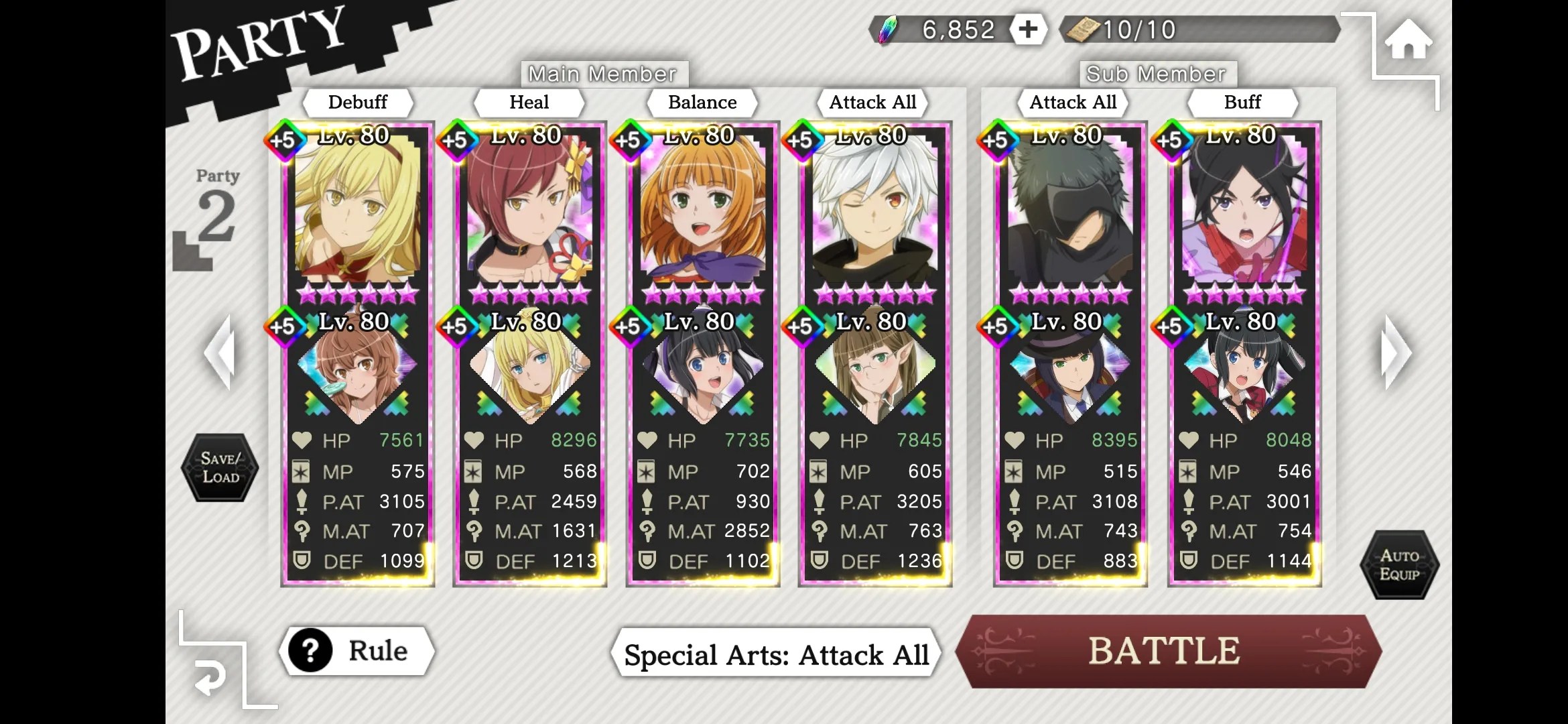Change Special Arts: Attack All setting
The height and width of the screenshot is (724, 1568).
point(776,654)
